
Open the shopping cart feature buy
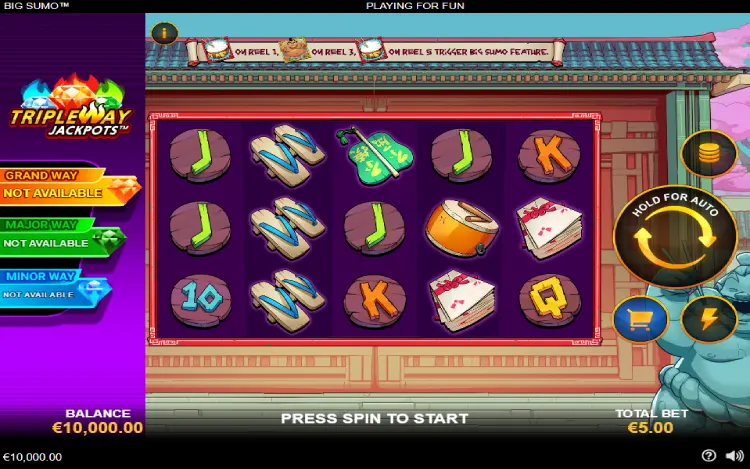(x=640, y=320)
